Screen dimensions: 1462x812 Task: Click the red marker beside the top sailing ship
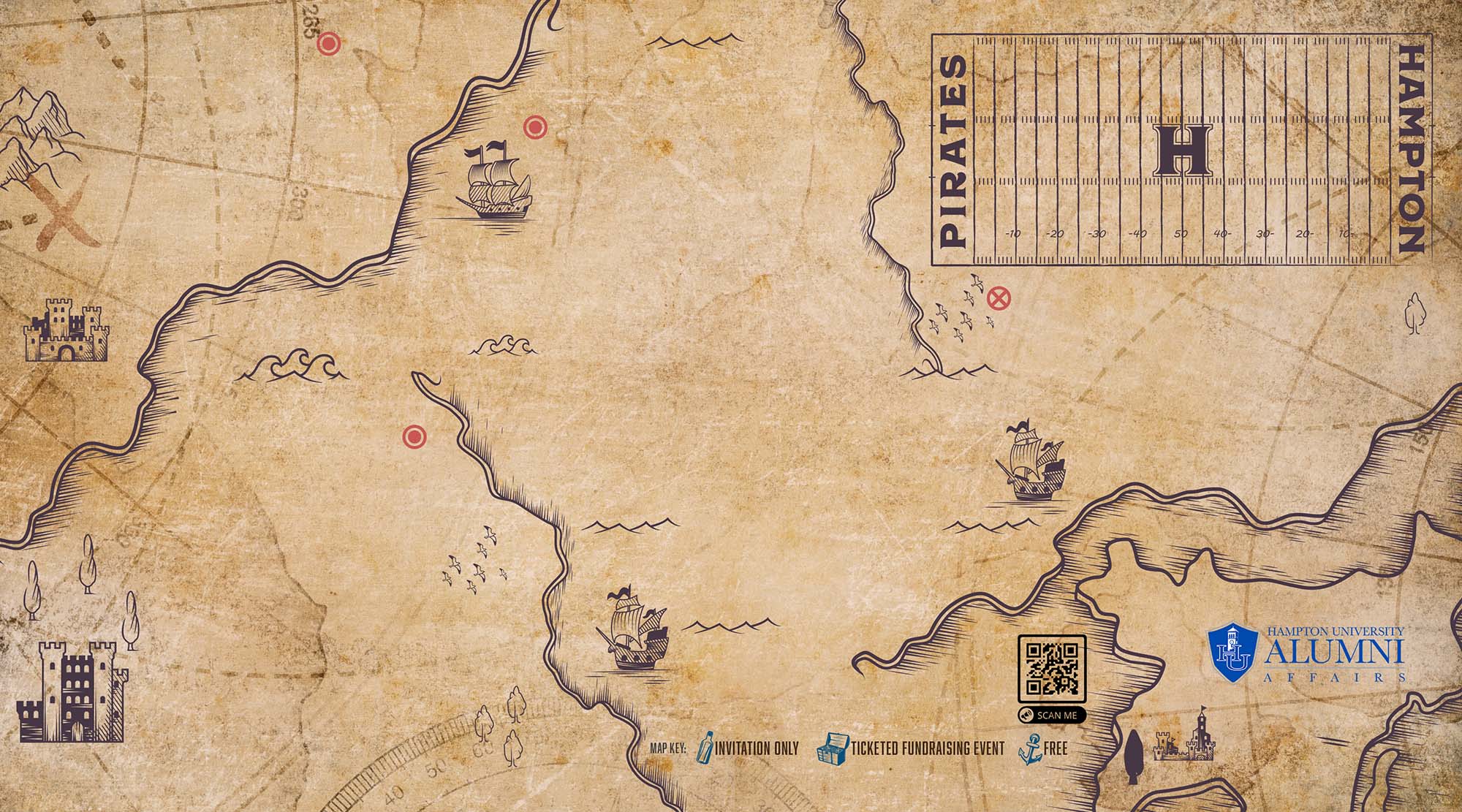[x=535, y=128]
